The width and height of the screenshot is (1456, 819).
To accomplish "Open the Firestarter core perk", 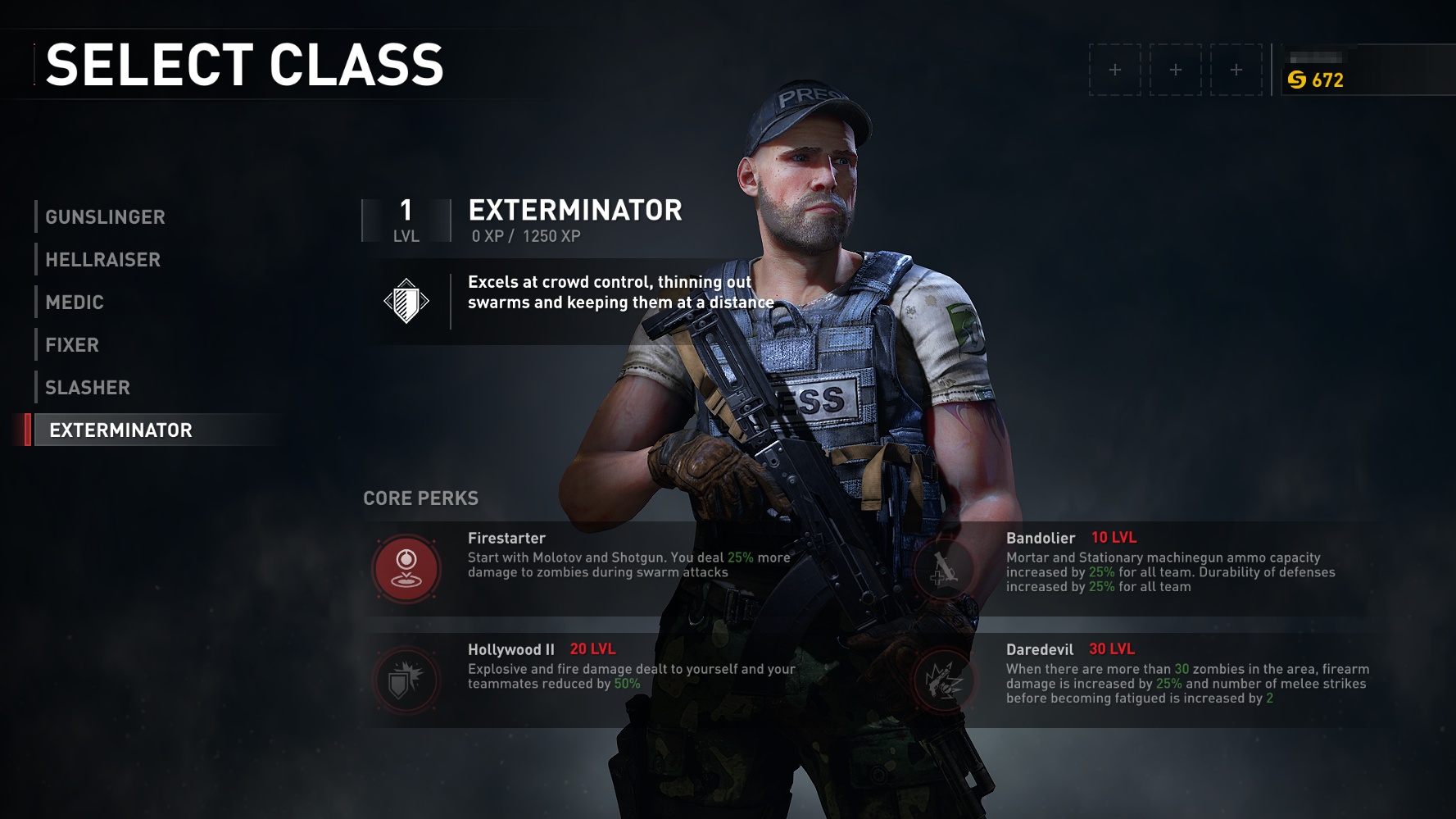I will pos(406,567).
